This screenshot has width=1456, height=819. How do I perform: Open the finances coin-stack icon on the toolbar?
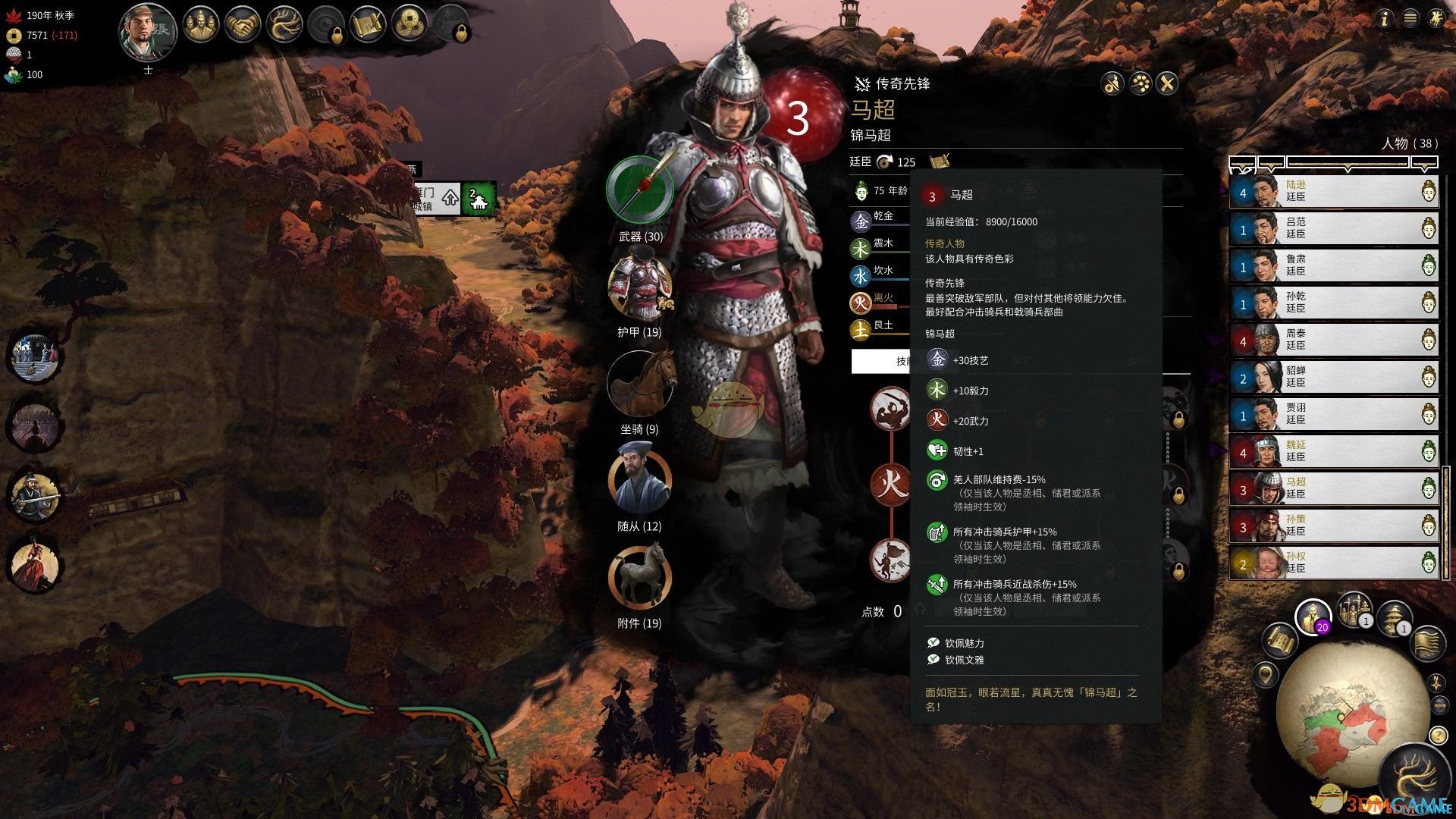[410, 23]
